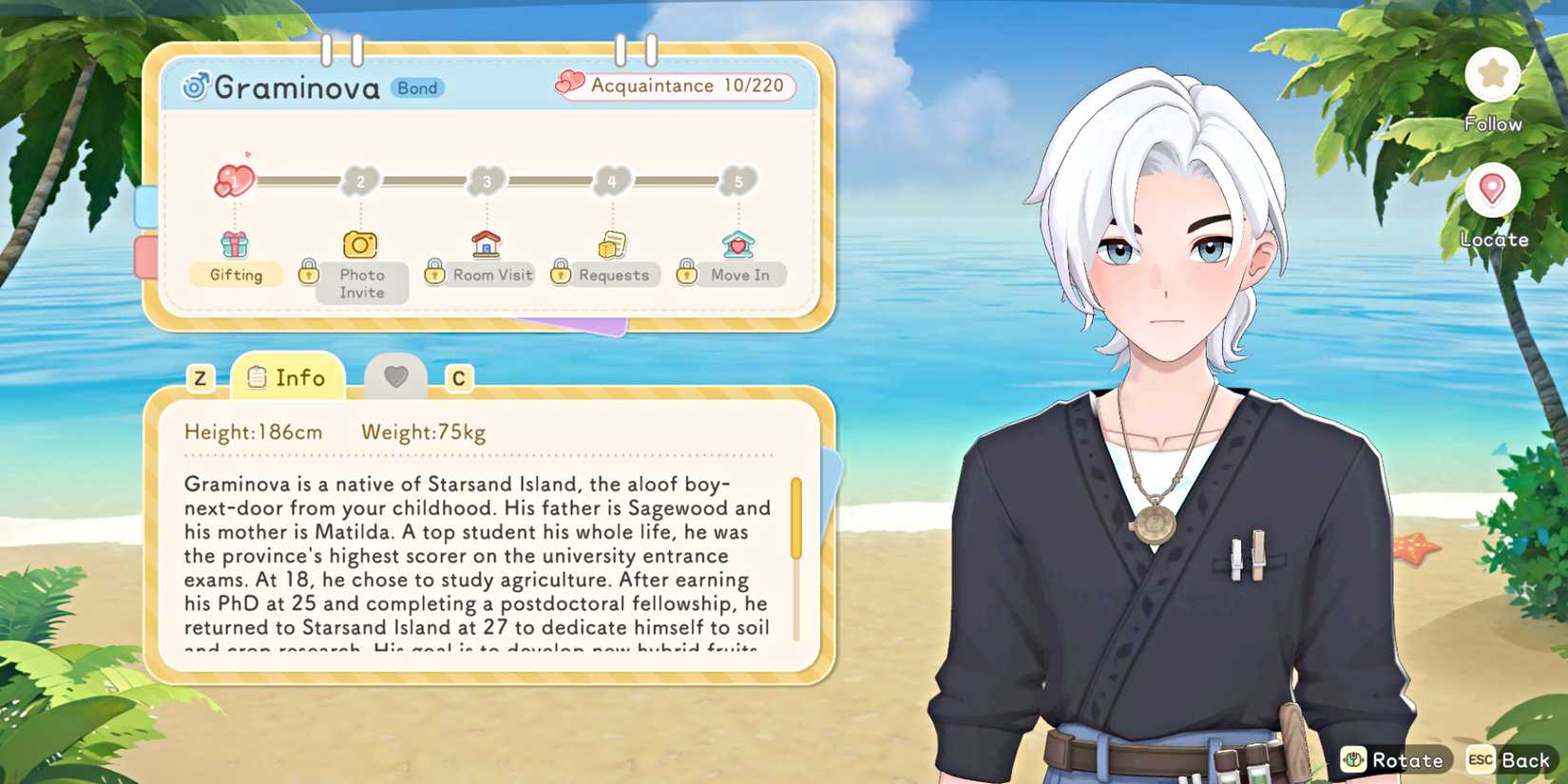Switch to the heart tab
The height and width of the screenshot is (784, 1568).
pyautogui.click(x=395, y=376)
